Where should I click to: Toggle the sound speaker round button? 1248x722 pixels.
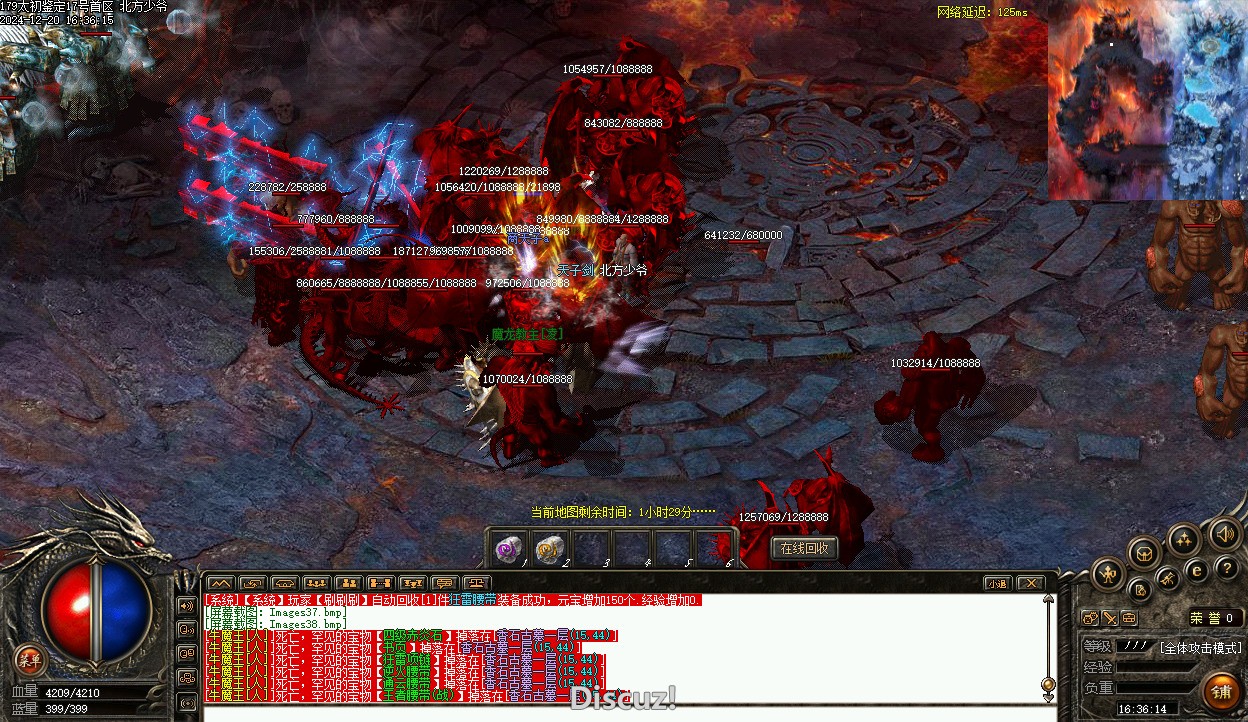click(1224, 533)
